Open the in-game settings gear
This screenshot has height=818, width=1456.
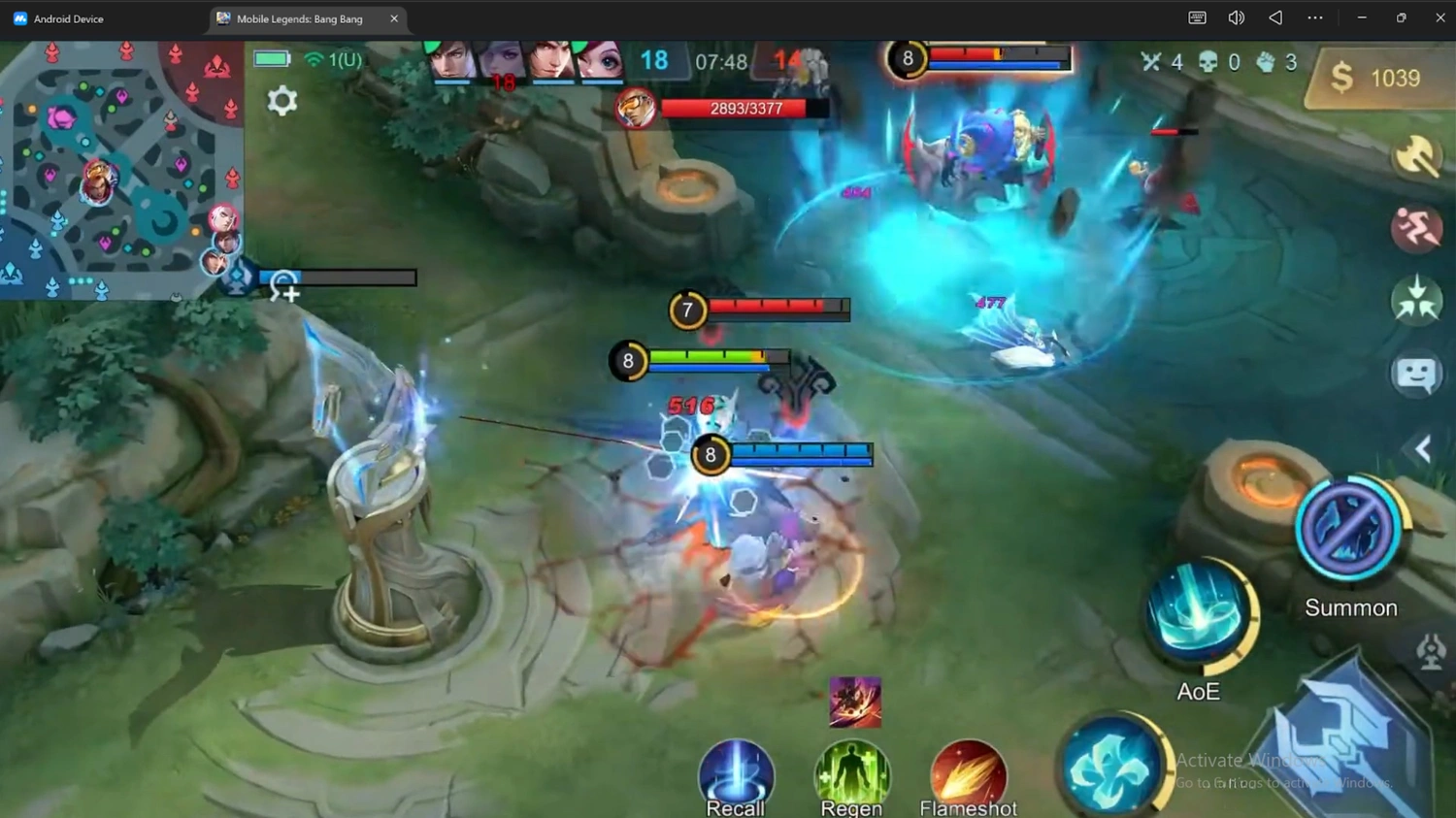tap(282, 100)
